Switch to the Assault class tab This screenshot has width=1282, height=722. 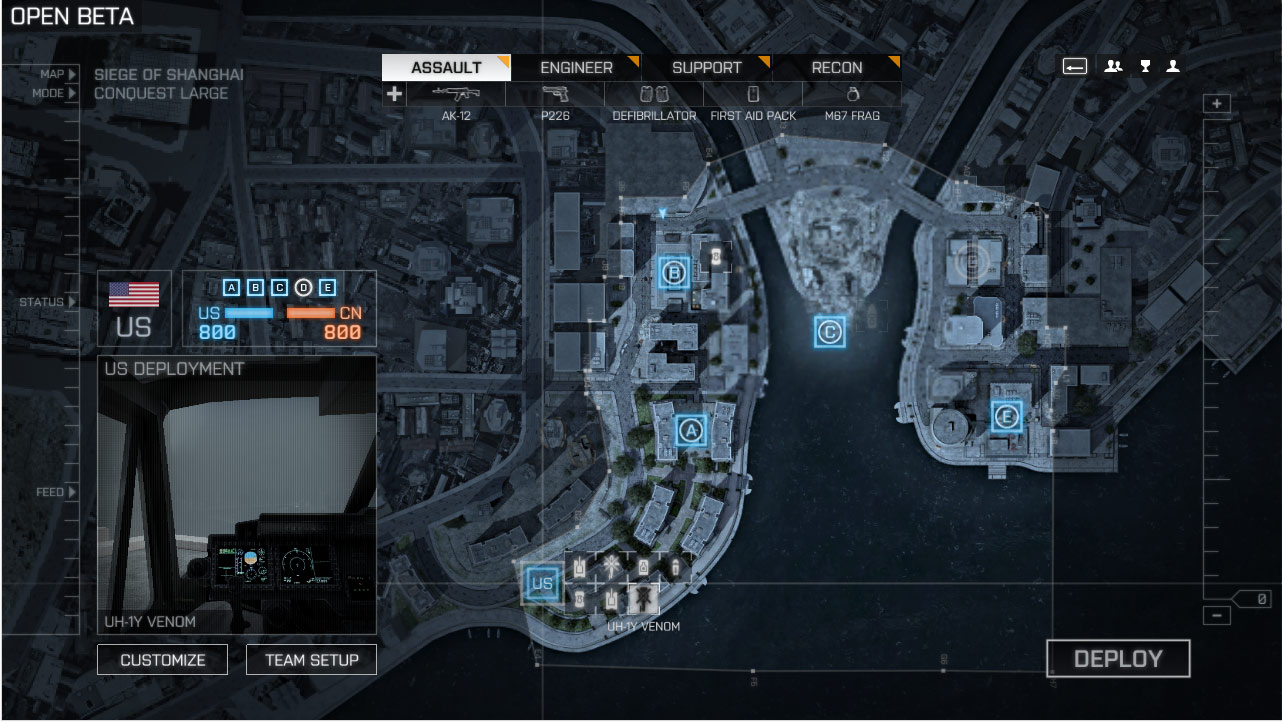446,68
